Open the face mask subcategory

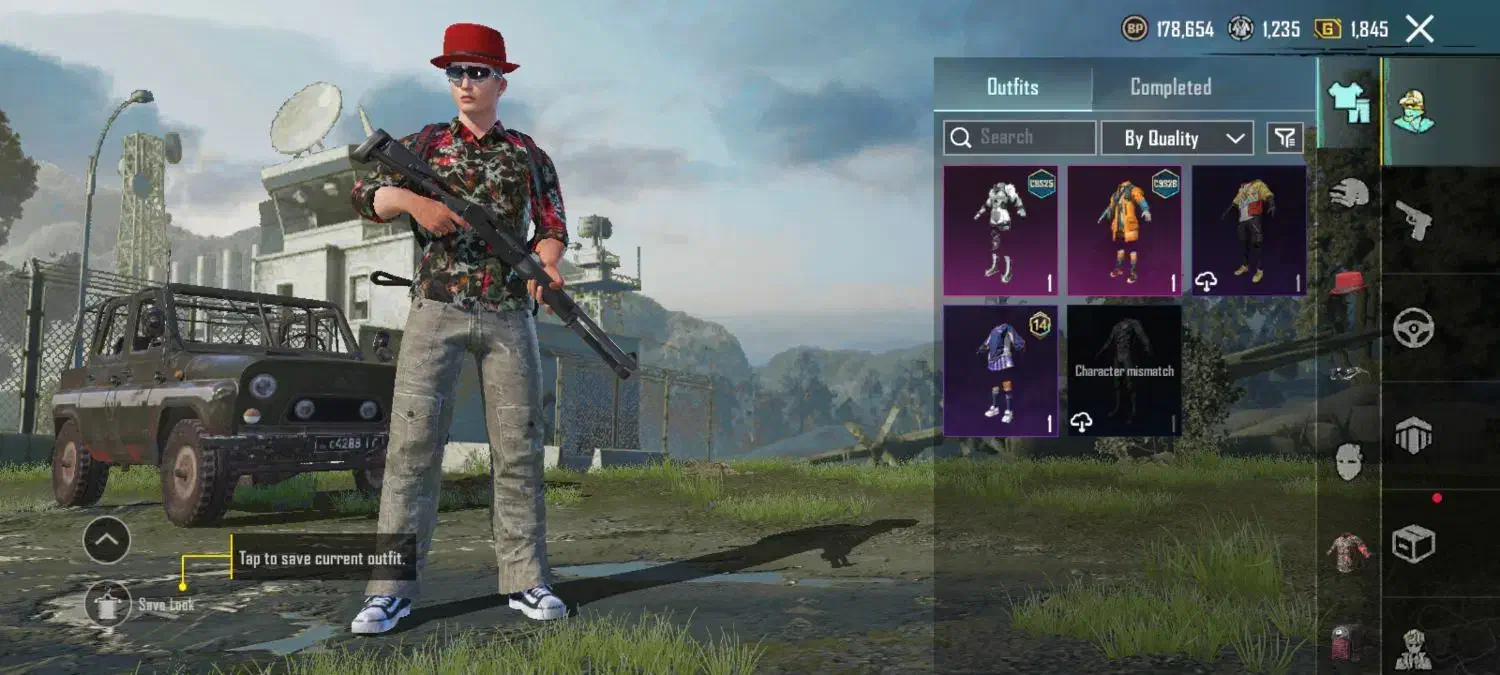[x=1349, y=461]
